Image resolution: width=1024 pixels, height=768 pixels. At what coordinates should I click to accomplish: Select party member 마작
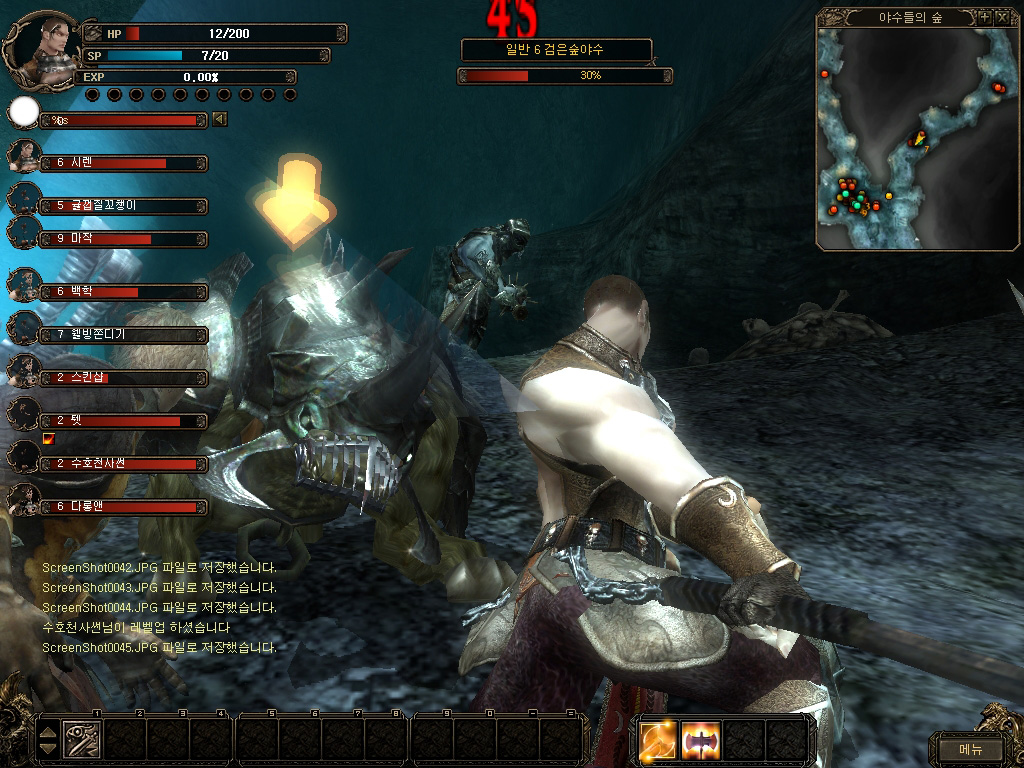(x=120, y=239)
